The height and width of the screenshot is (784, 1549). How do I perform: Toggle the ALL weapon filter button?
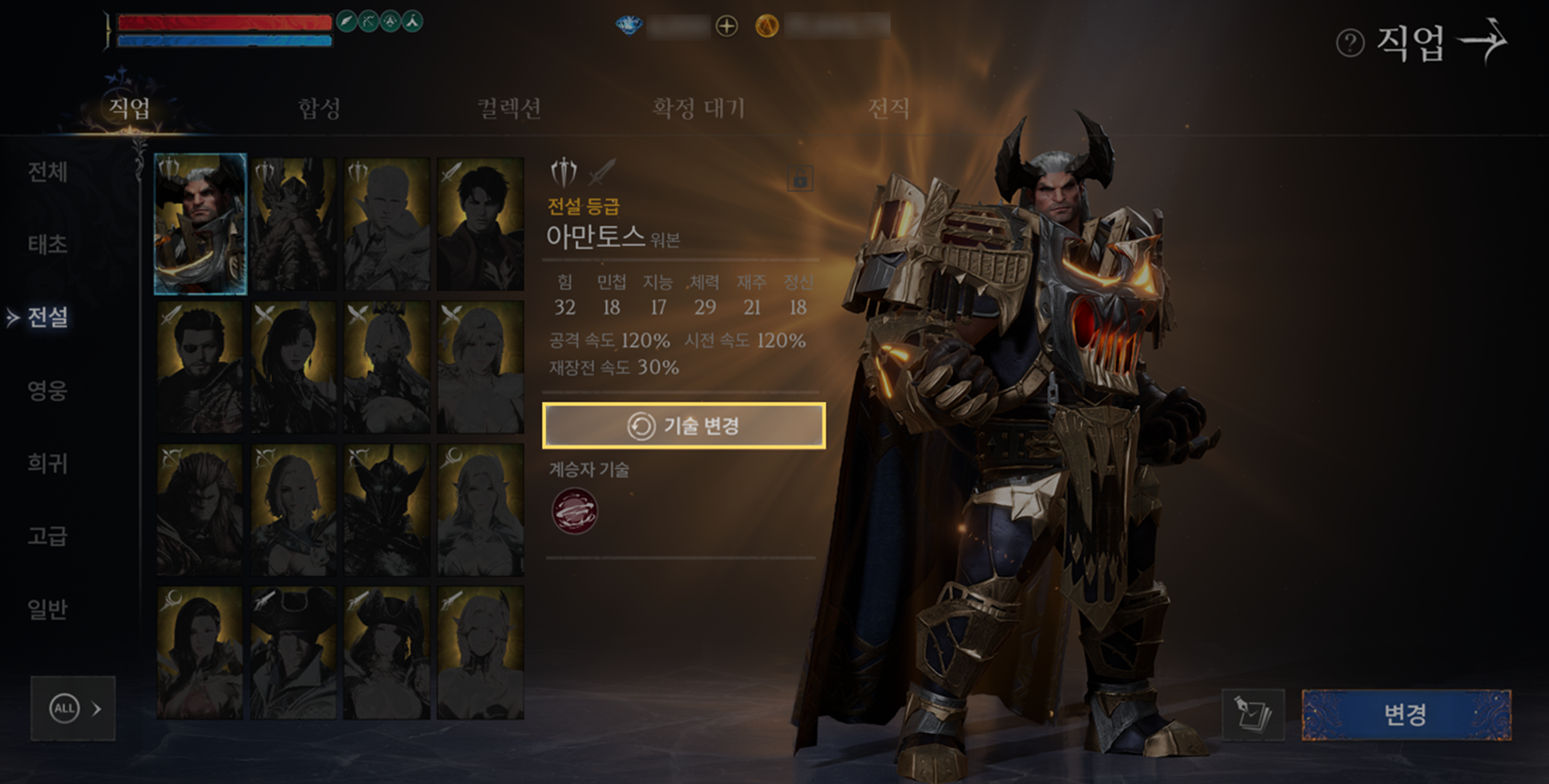(73, 709)
